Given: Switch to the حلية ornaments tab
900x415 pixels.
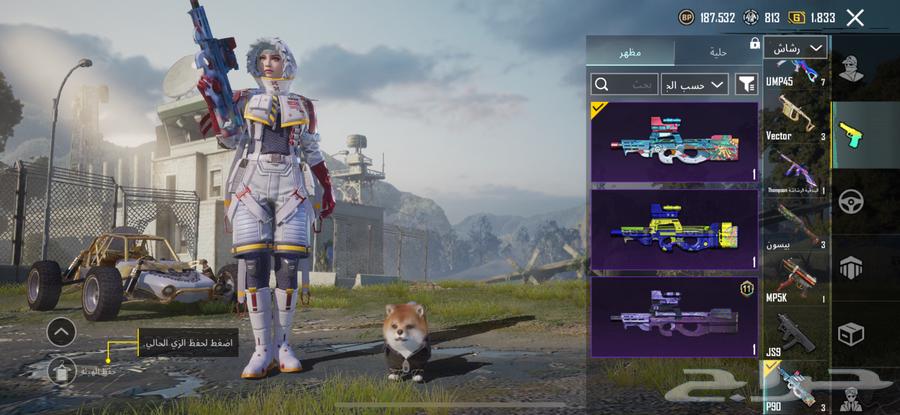Looking at the screenshot, I should (x=716, y=51).
